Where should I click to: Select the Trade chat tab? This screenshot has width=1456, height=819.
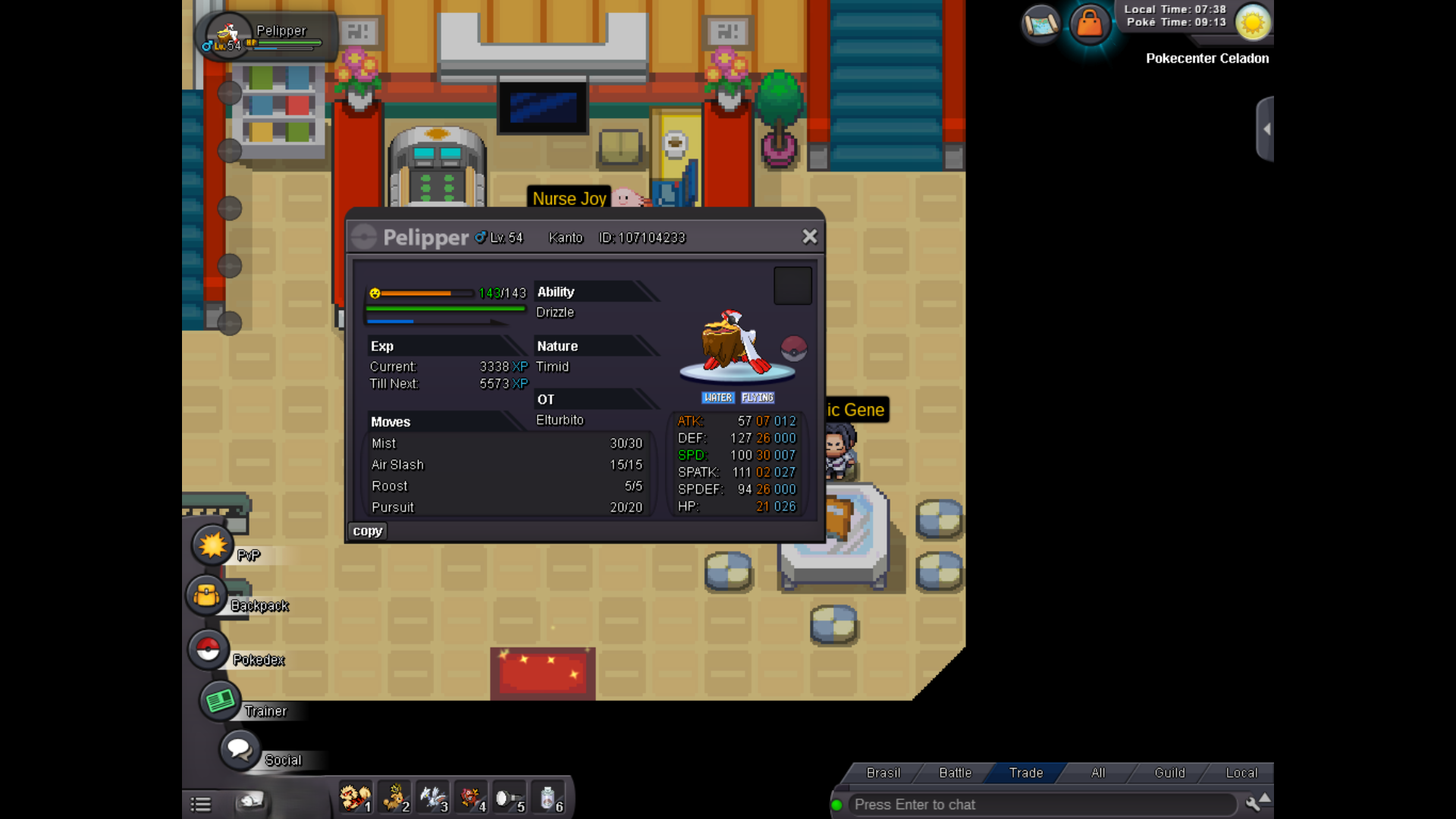tap(1026, 773)
